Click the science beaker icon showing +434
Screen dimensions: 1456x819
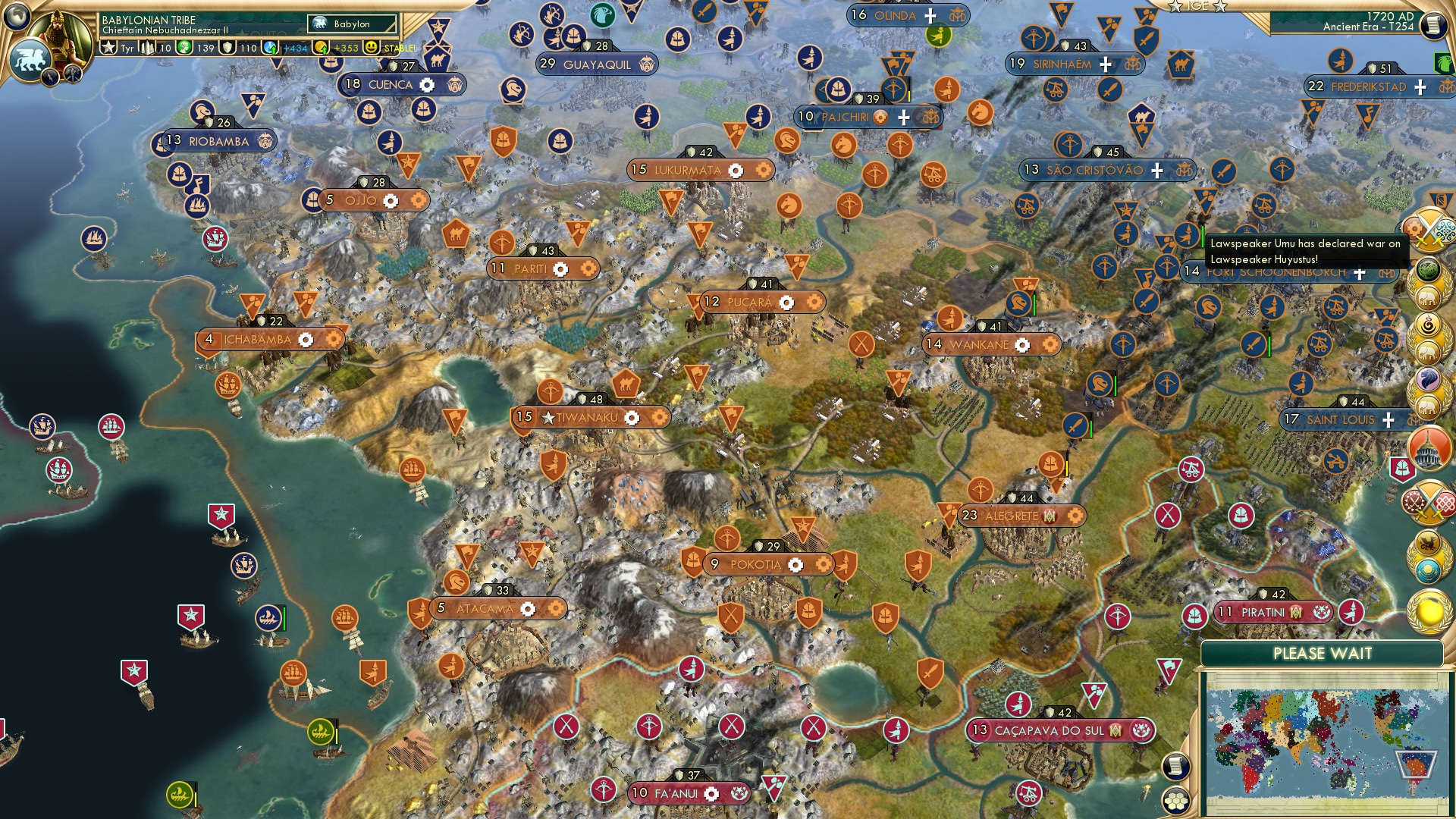[x=271, y=47]
